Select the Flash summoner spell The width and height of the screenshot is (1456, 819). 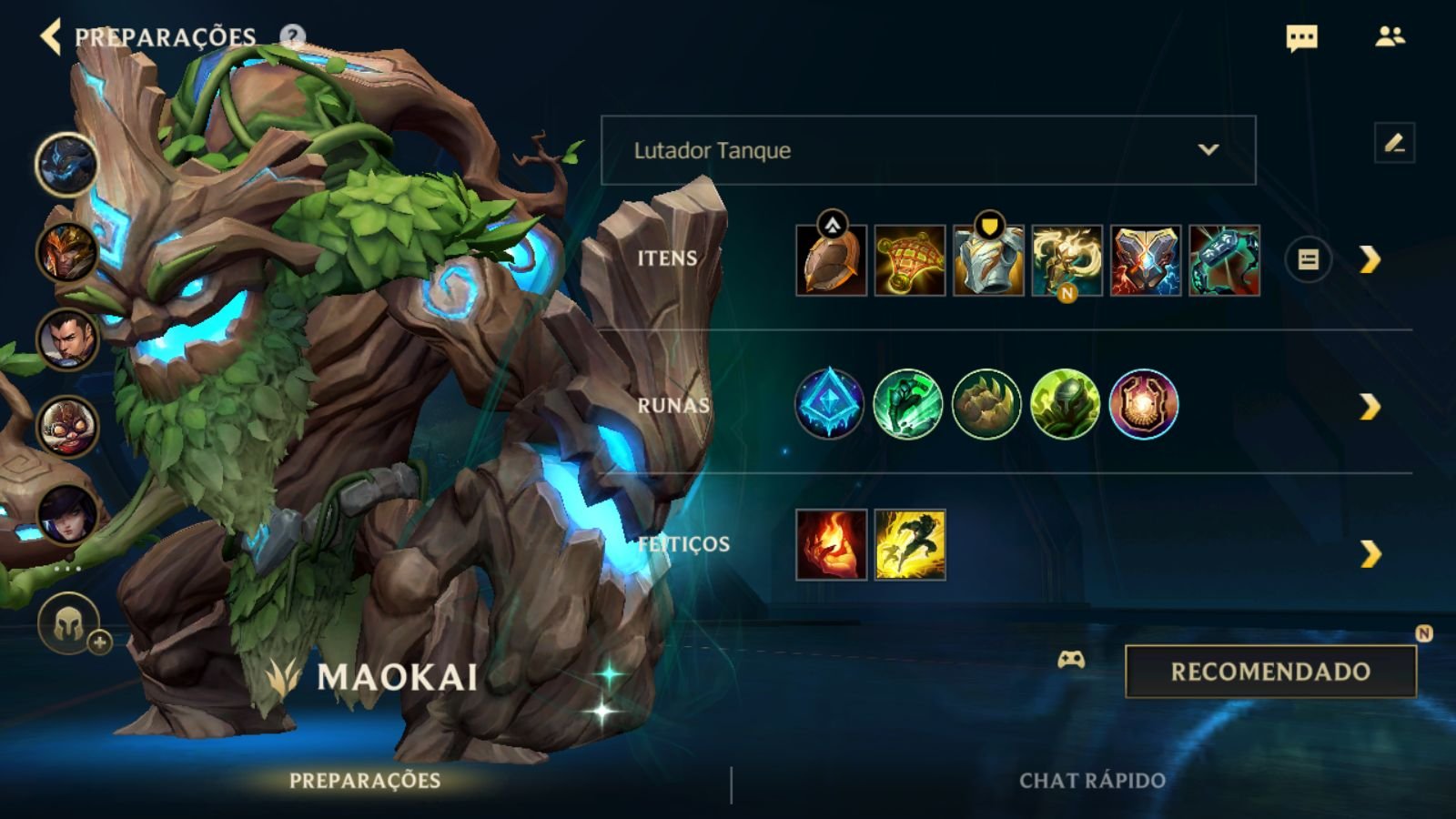click(x=910, y=545)
